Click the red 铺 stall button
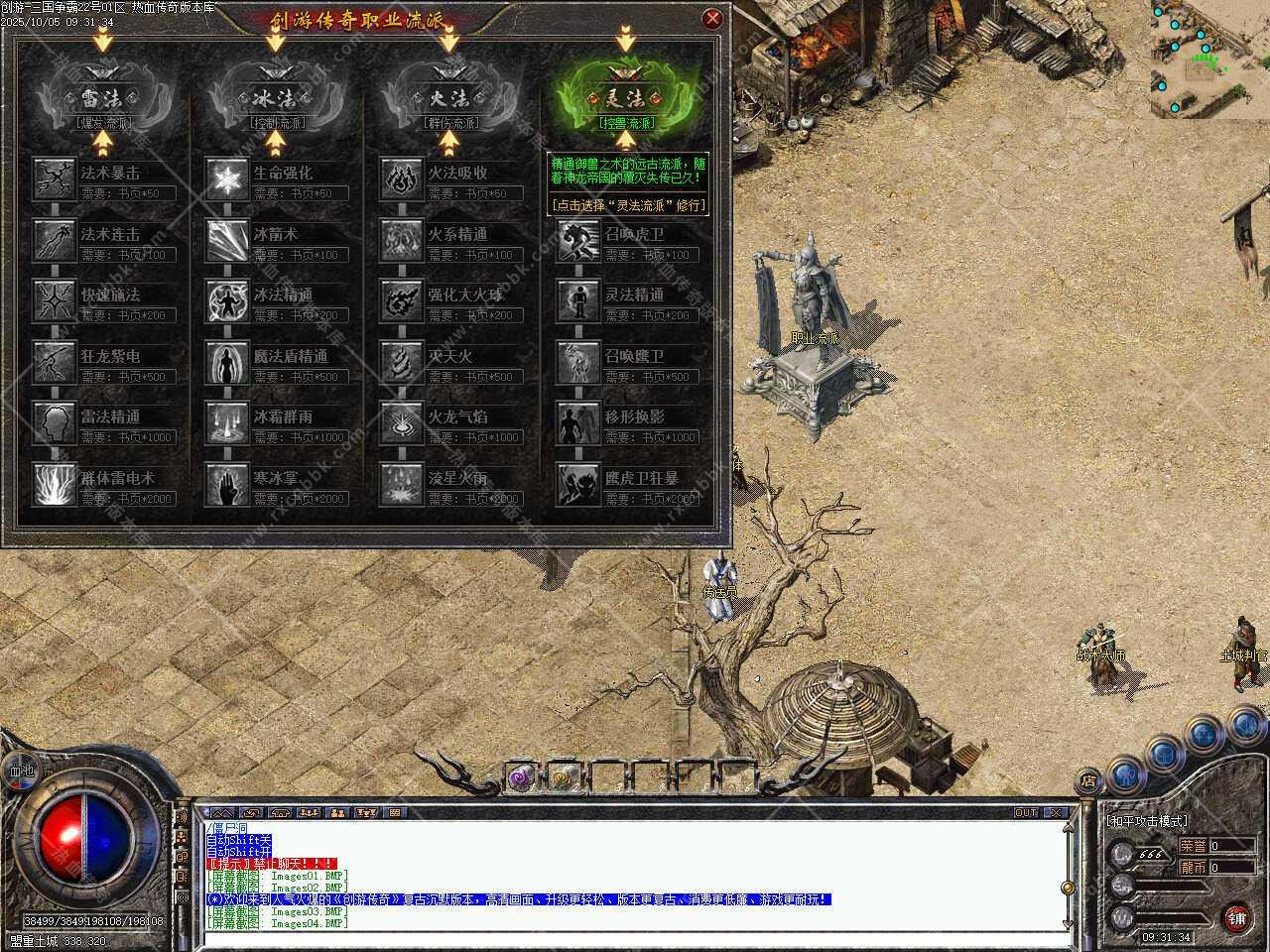 tap(1235, 915)
